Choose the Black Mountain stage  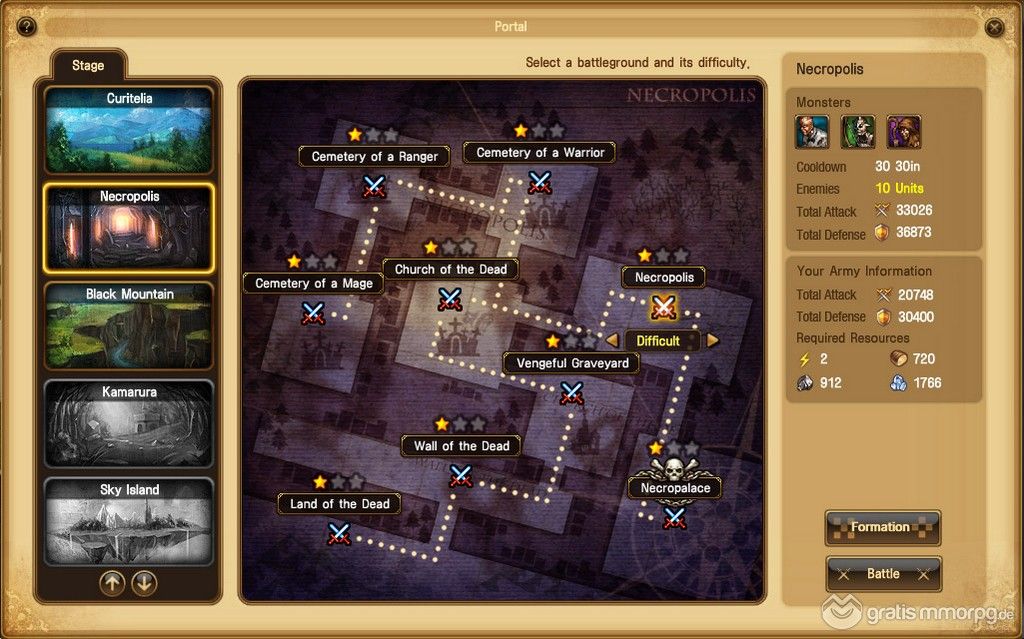[129, 326]
